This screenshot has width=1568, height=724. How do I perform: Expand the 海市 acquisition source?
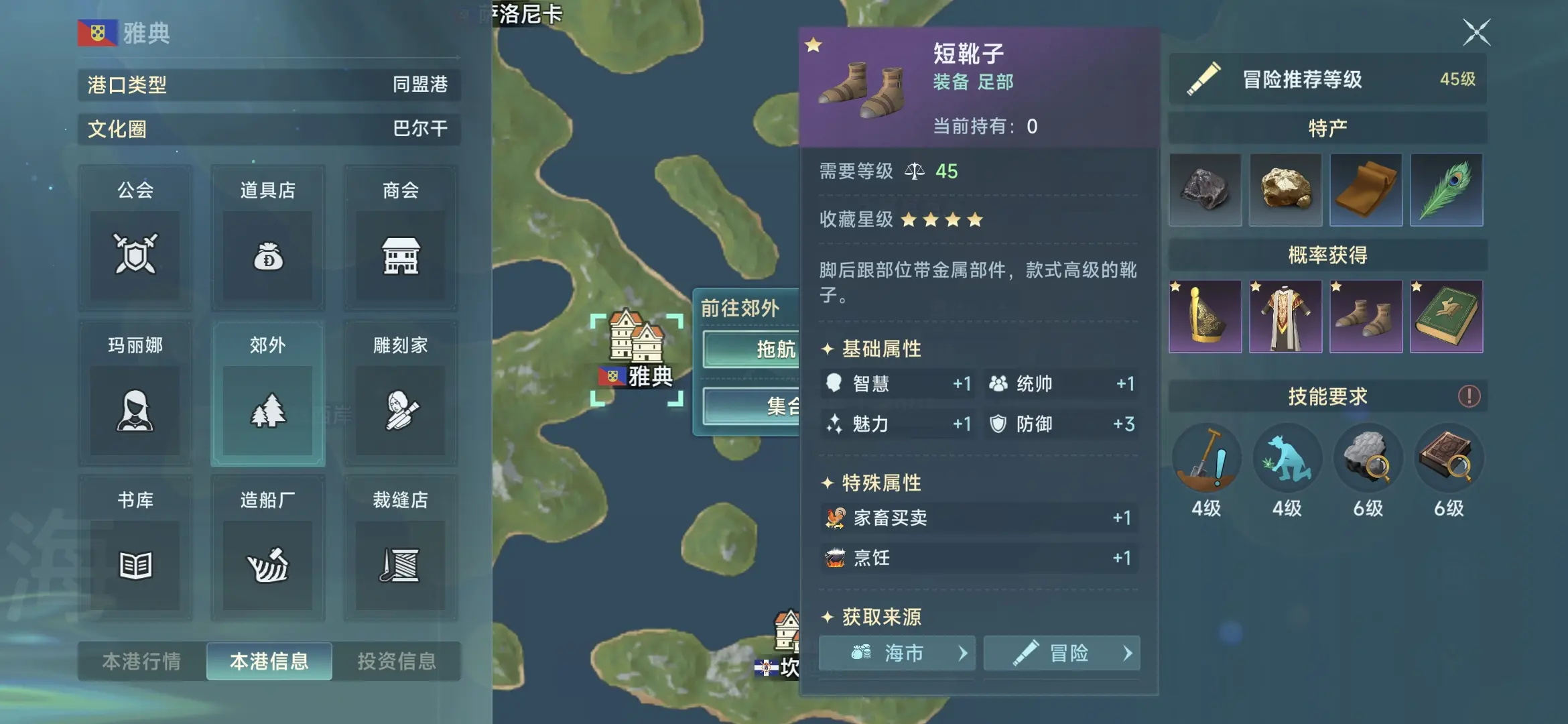coord(896,654)
